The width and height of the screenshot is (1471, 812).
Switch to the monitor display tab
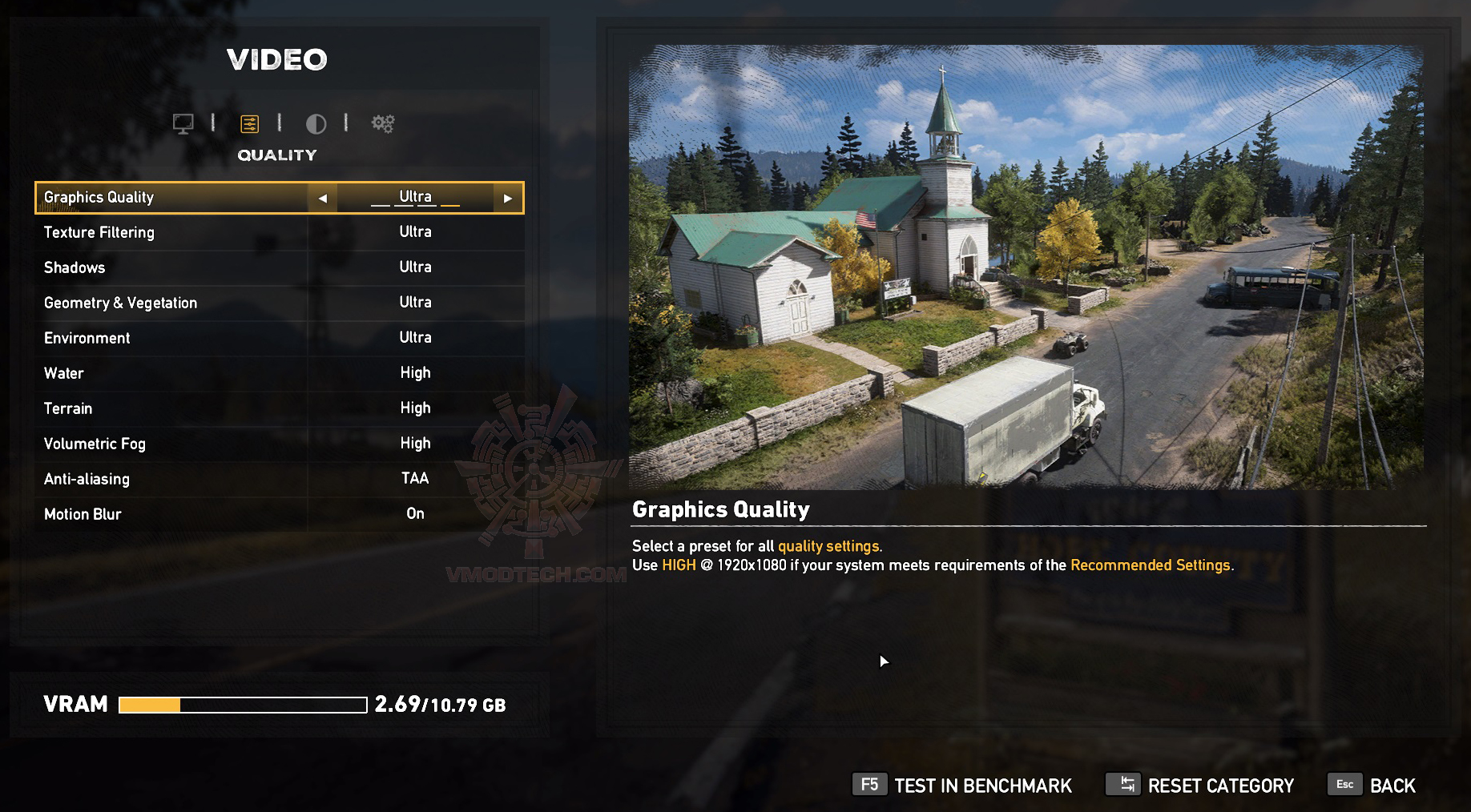pyautogui.click(x=183, y=123)
